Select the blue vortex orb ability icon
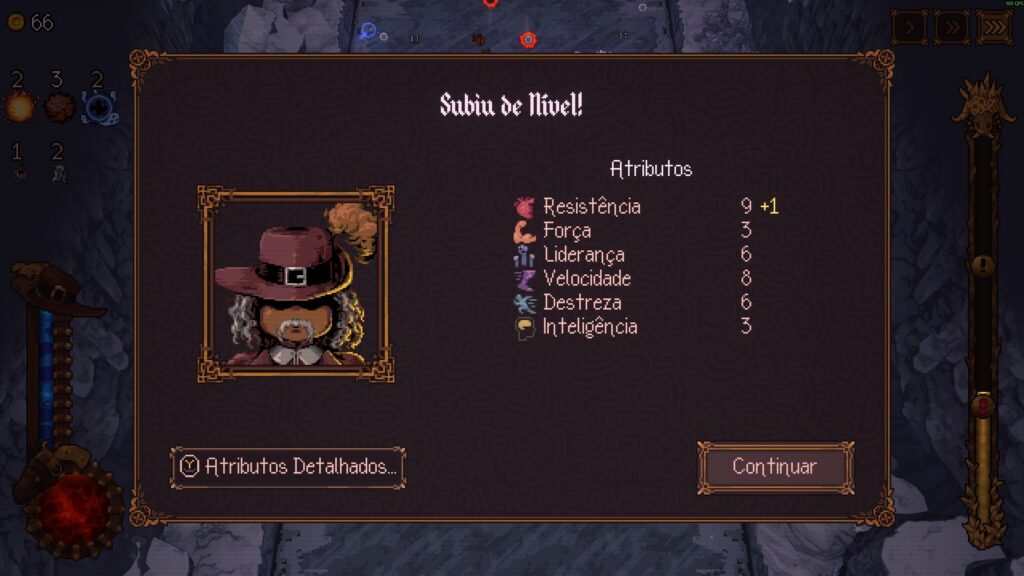 [97, 106]
